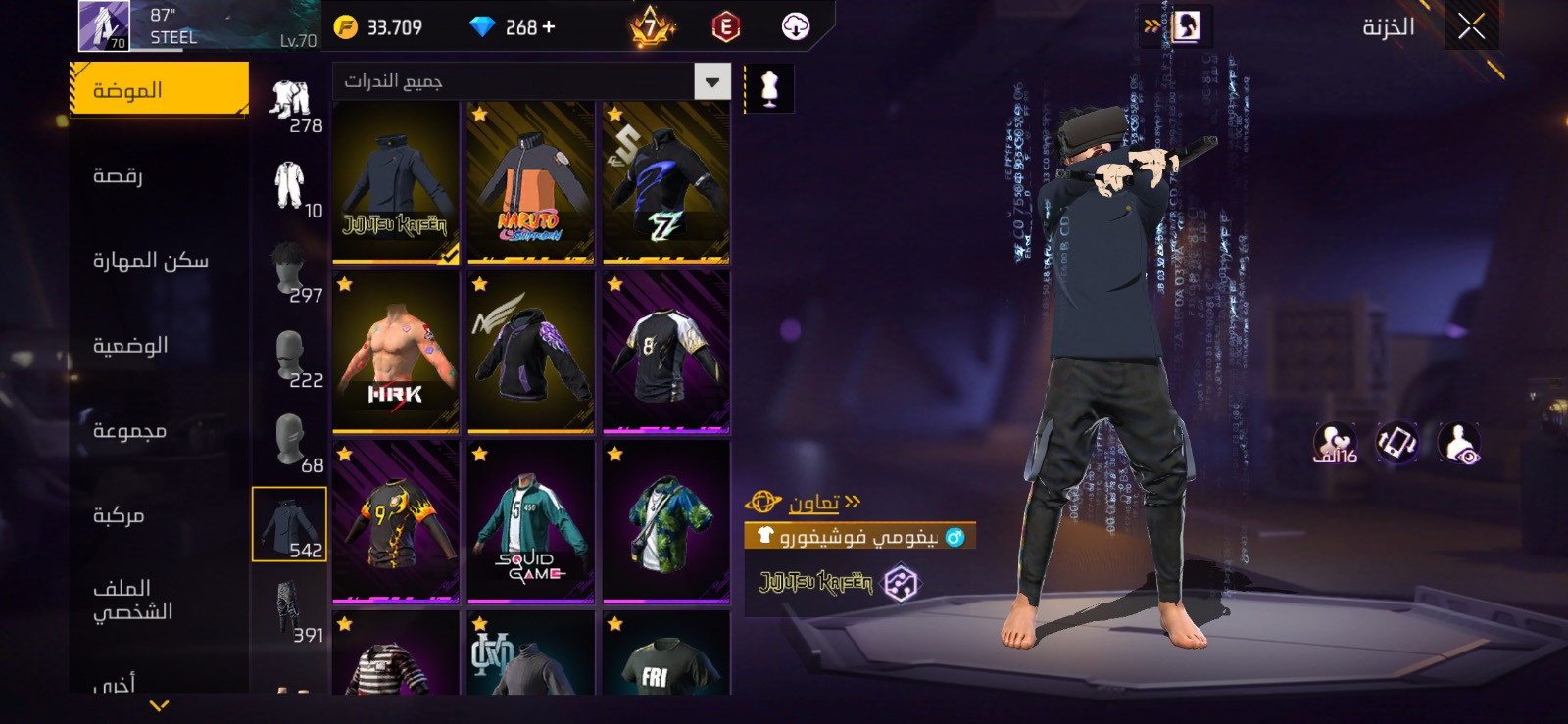
Task: Choose the tropical leaf print shirt
Action: coord(666,522)
